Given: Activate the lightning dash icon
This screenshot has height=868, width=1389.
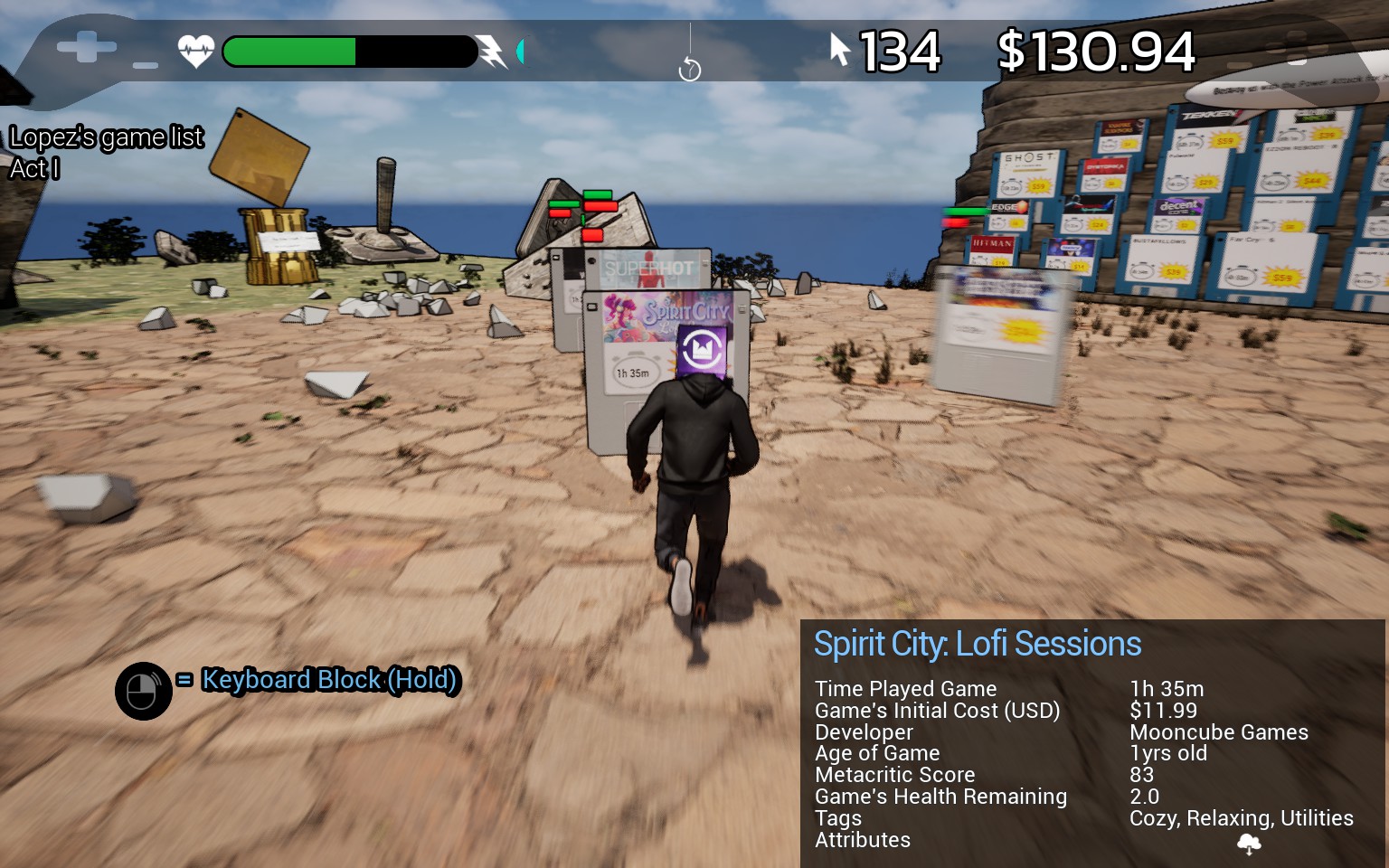Looking at the screenshot, I should coord(492,52).
